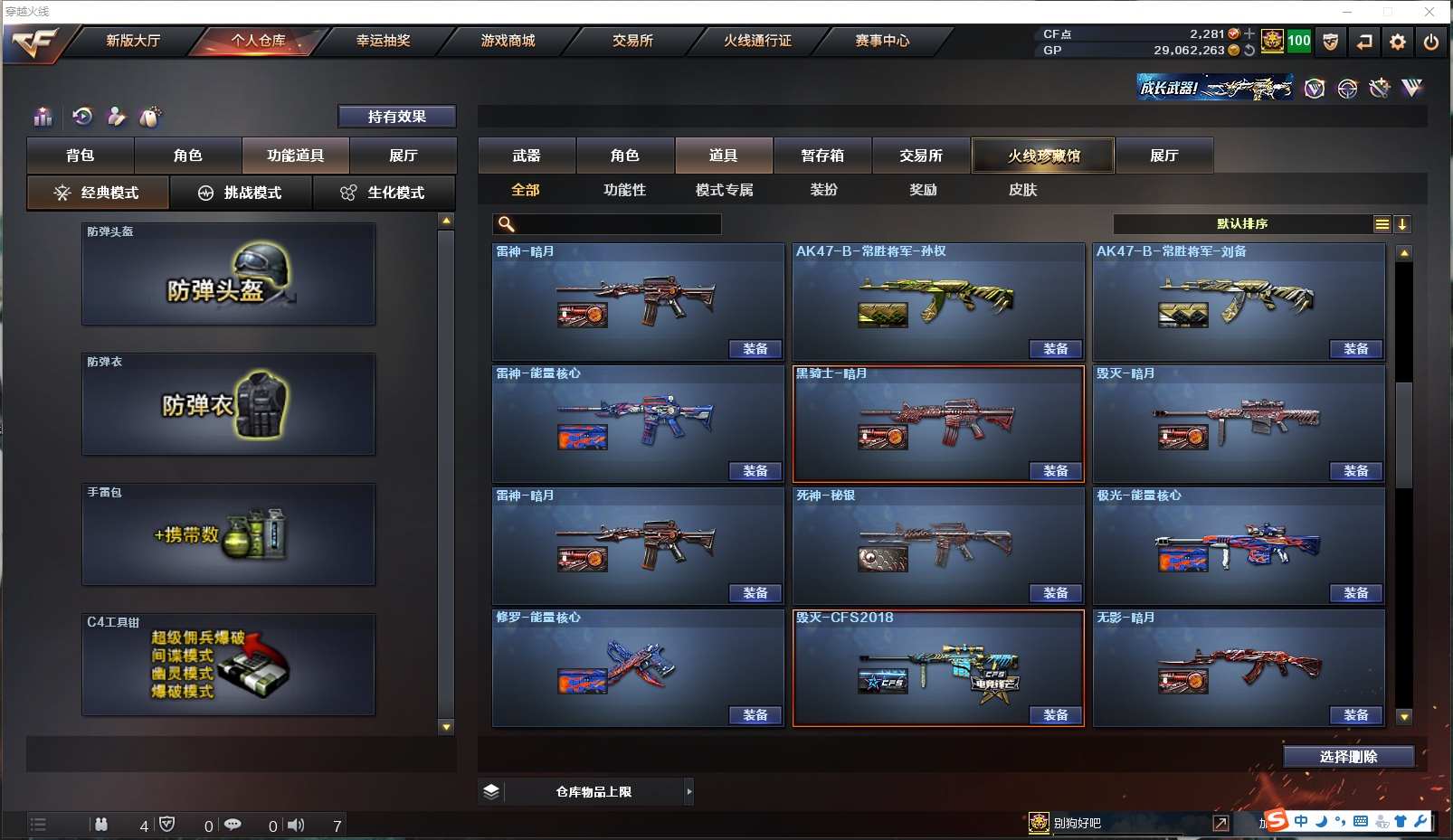
Task: Go to the 幸运抽奖 lucky draw tab
Action: click(383, 41)
